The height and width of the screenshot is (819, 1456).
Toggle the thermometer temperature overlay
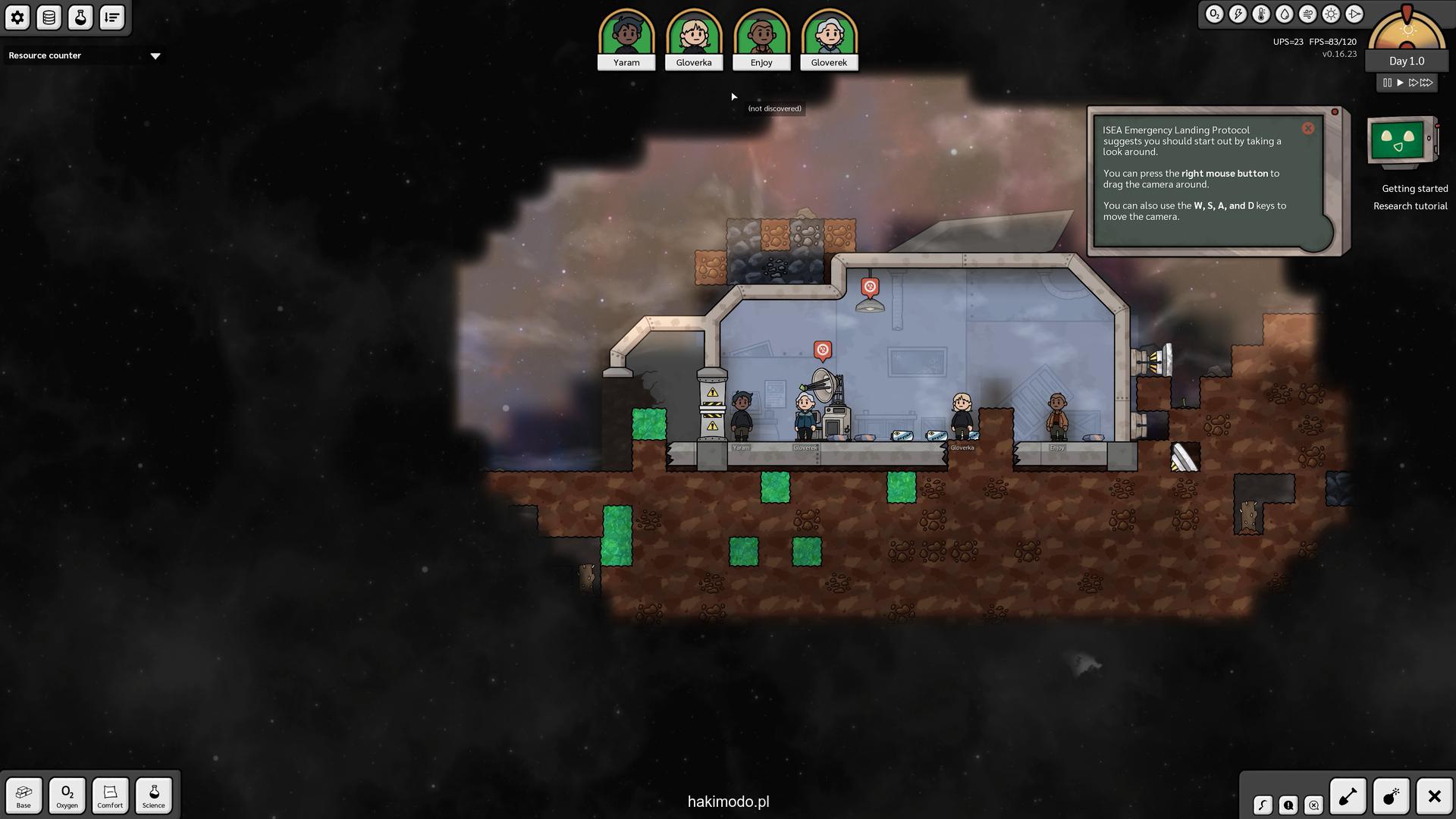[x=1261, y=14]
